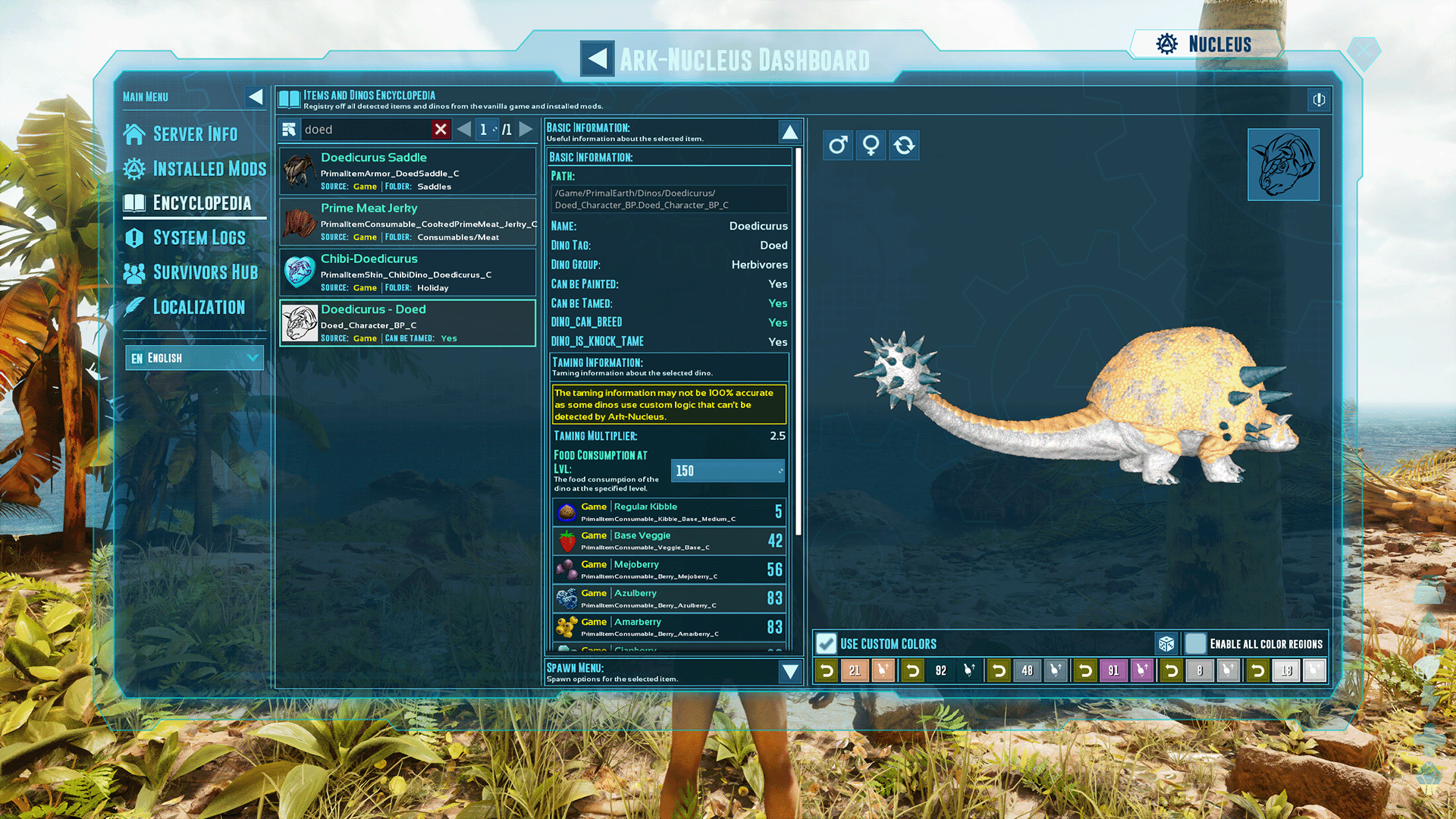Click the search field containing 'doed'

[x=364, y=130]
